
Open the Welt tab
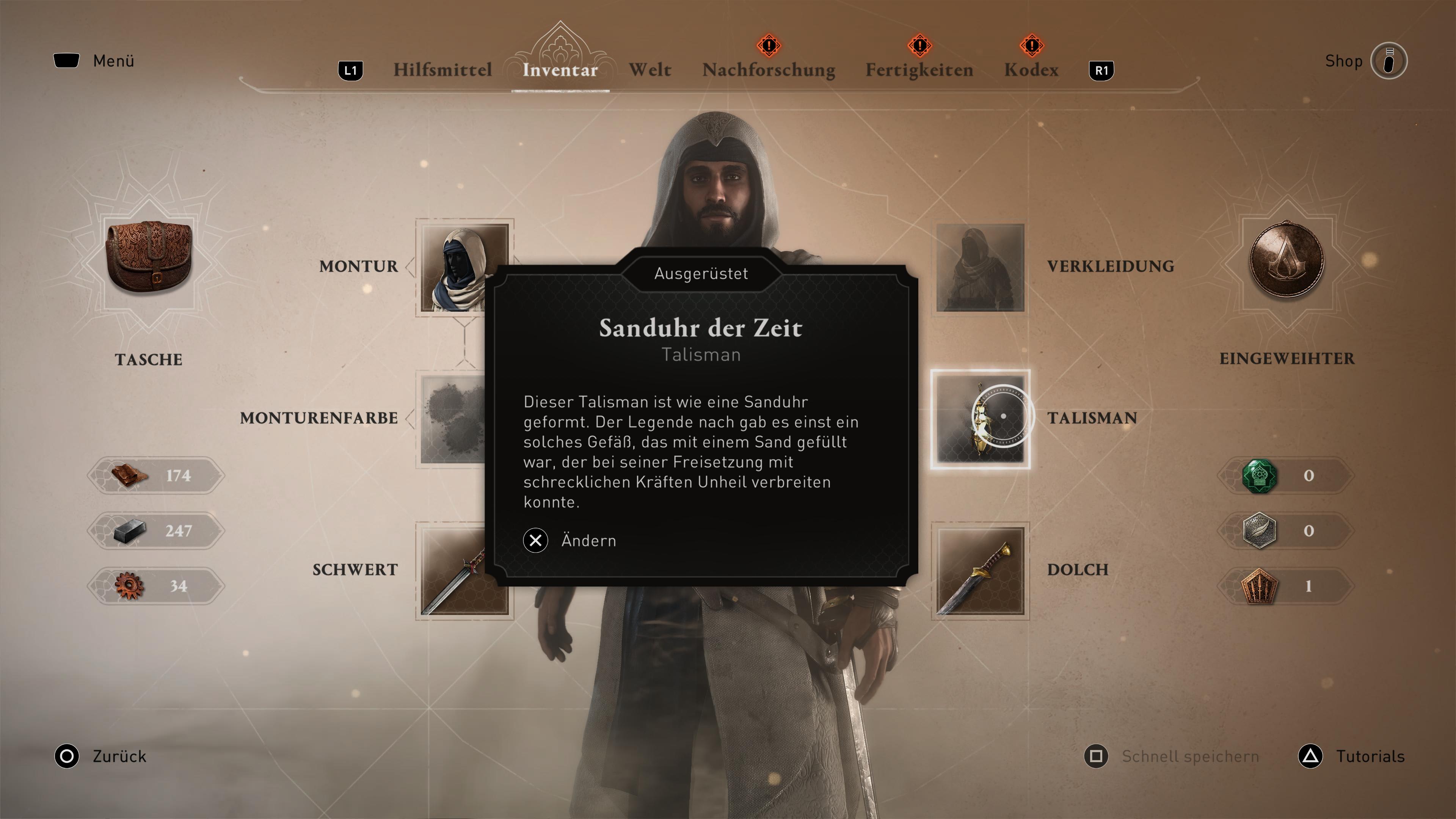click(x=650, y=70)
